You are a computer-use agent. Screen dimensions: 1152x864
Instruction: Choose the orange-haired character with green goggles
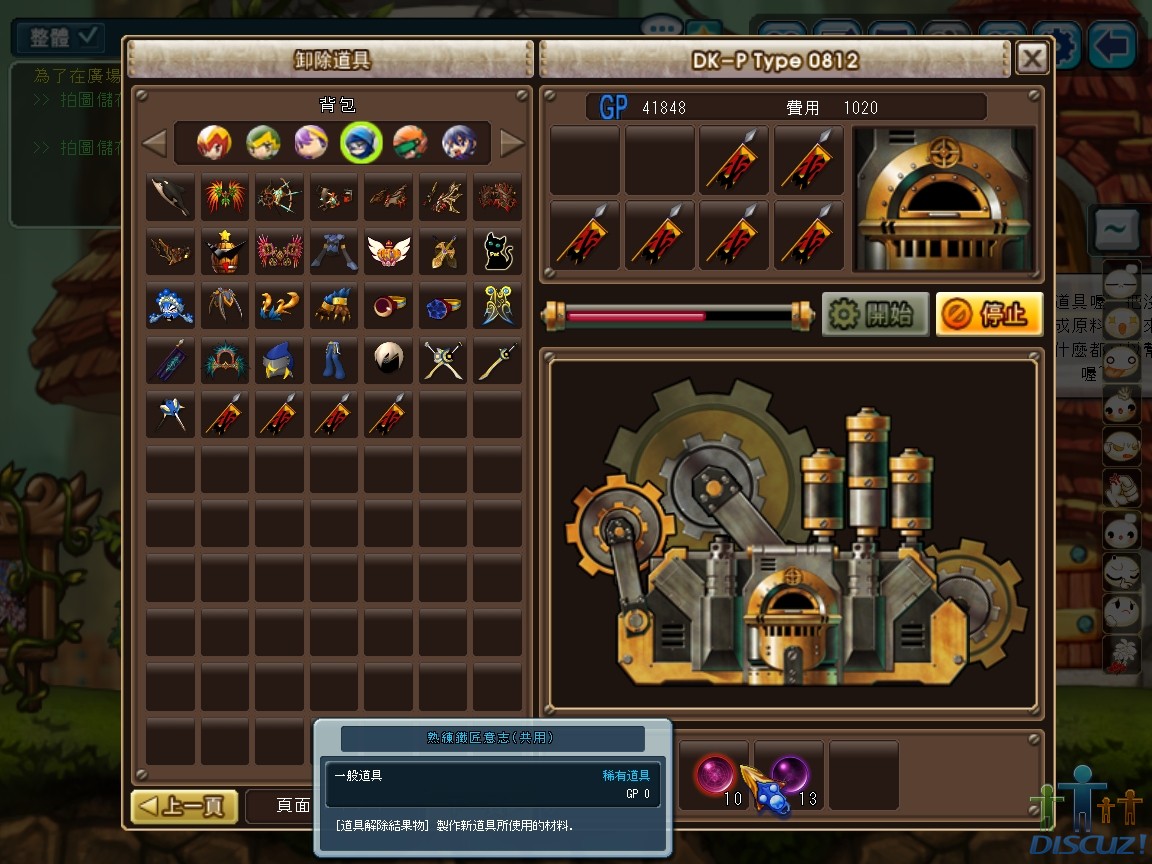coord(409,143)
